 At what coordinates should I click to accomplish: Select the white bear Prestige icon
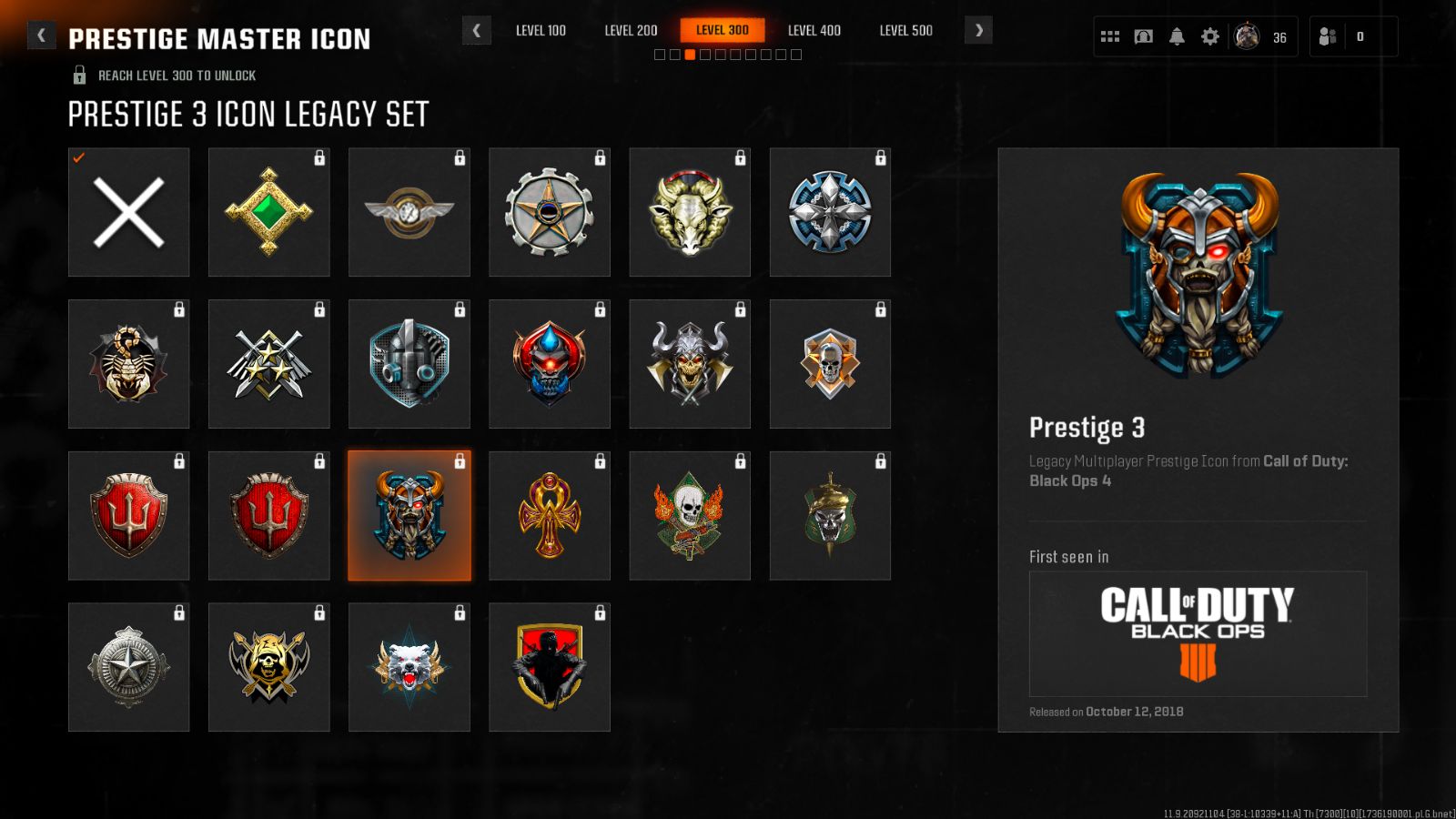click(x=409, y=667)
